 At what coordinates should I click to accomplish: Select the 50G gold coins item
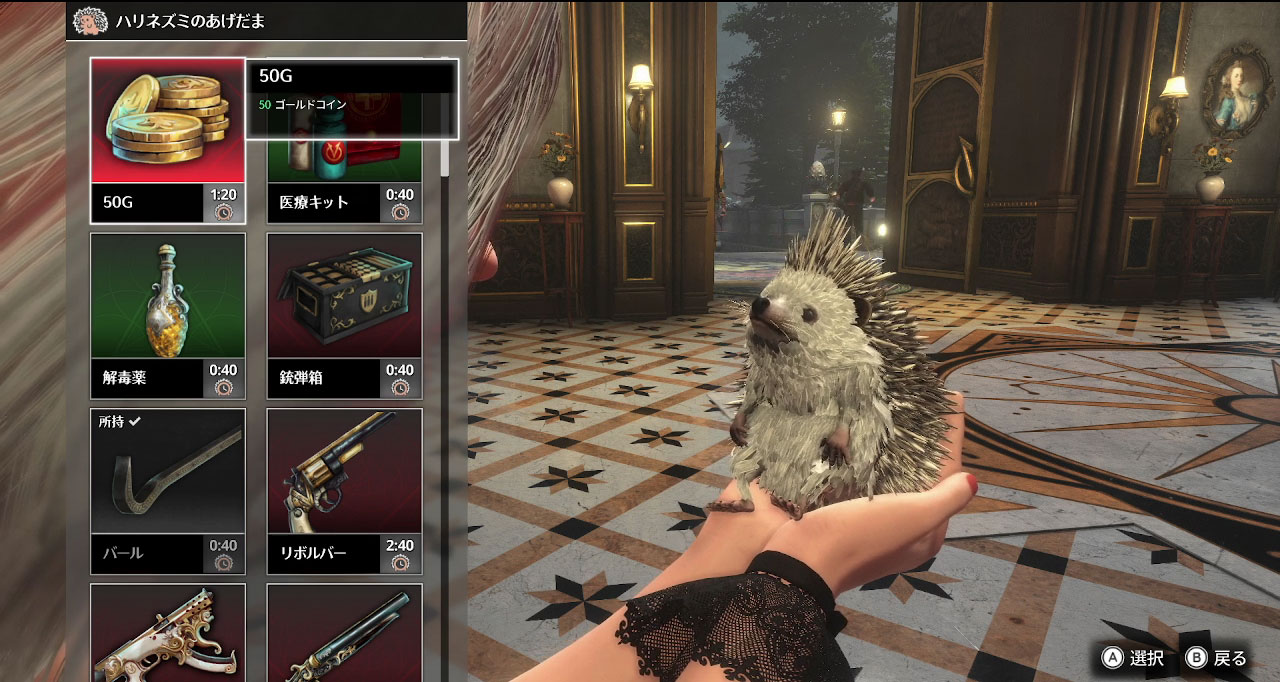tap(168, 140)
